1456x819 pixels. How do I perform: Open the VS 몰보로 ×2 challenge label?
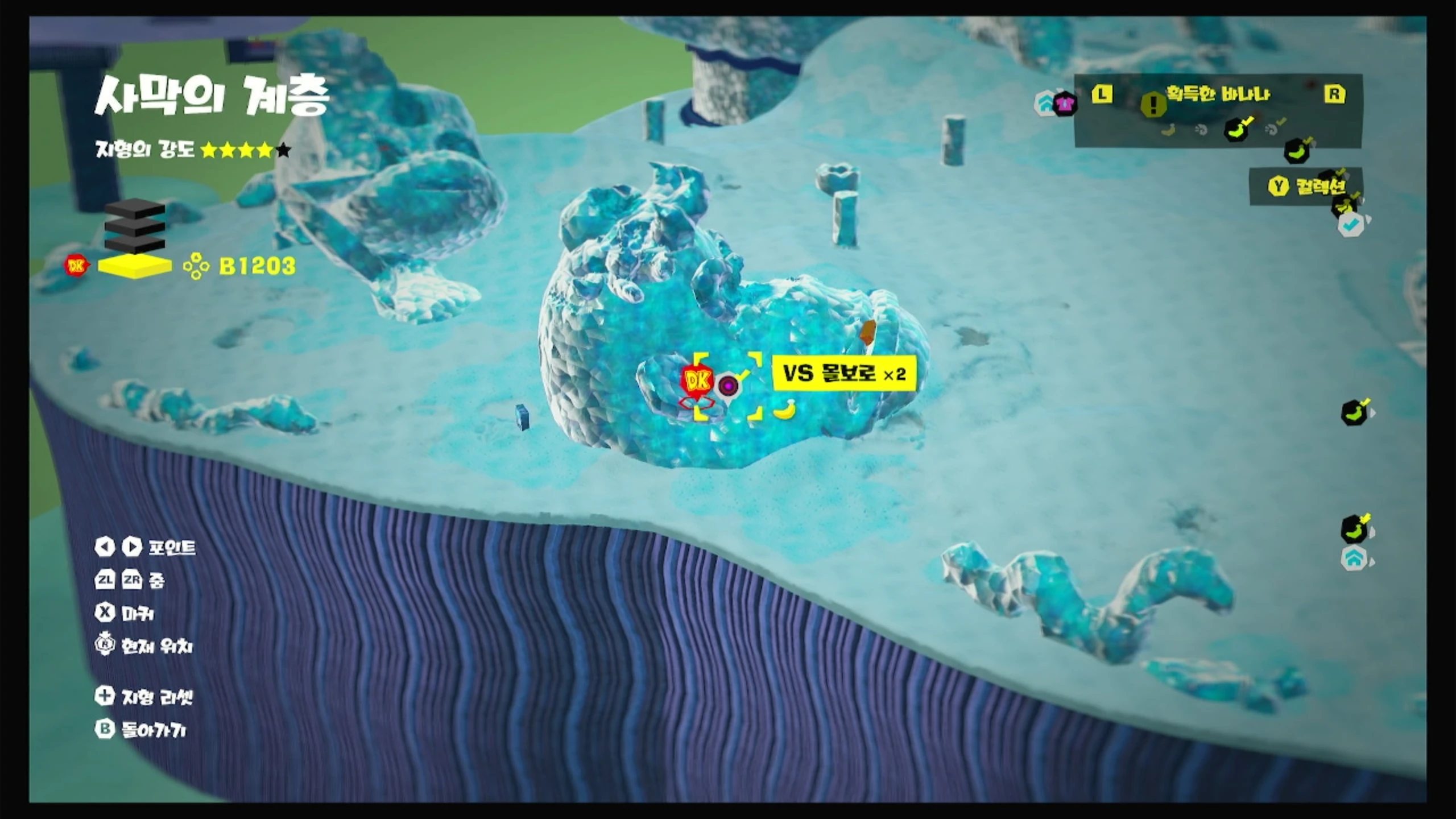click(844, 374)
